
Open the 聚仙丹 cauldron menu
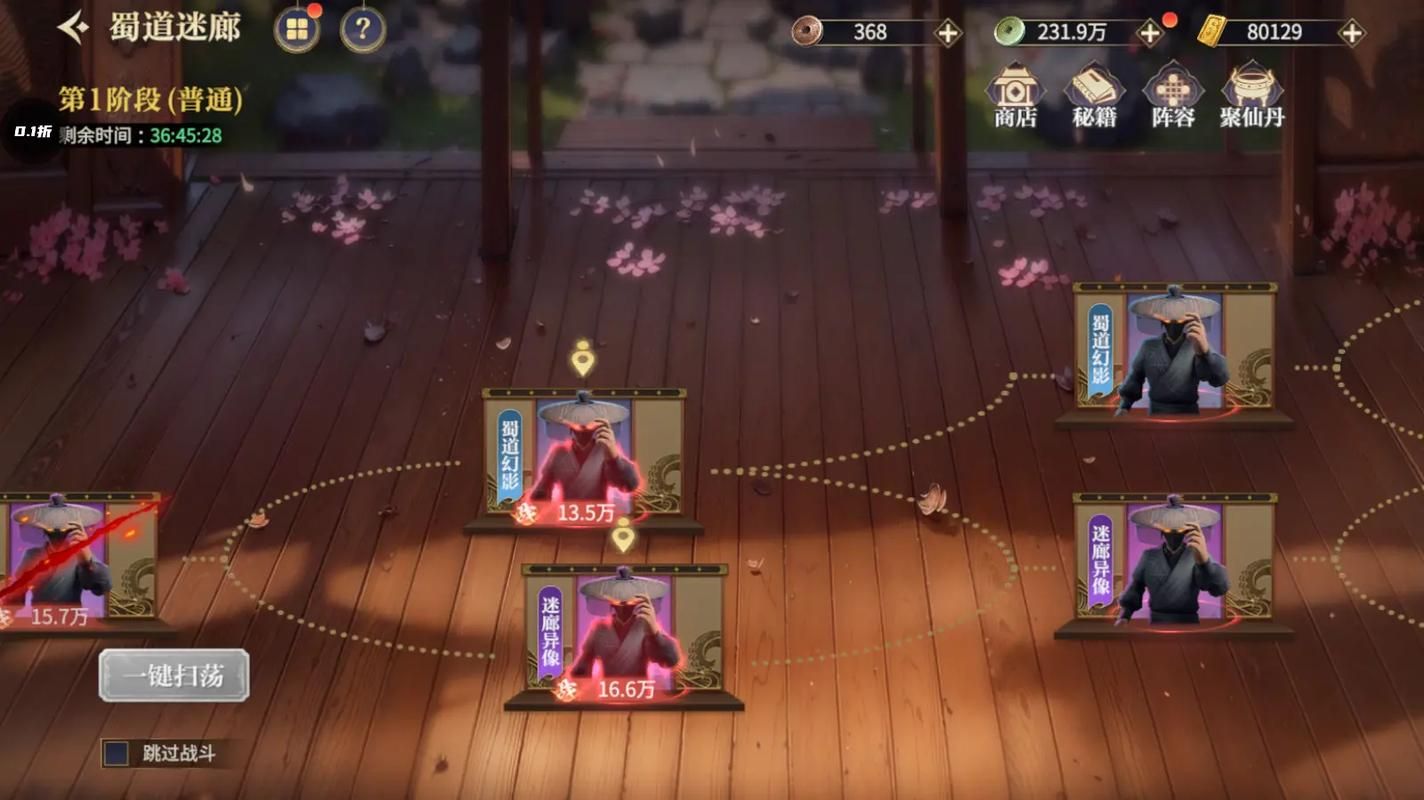coord(1251,96)
